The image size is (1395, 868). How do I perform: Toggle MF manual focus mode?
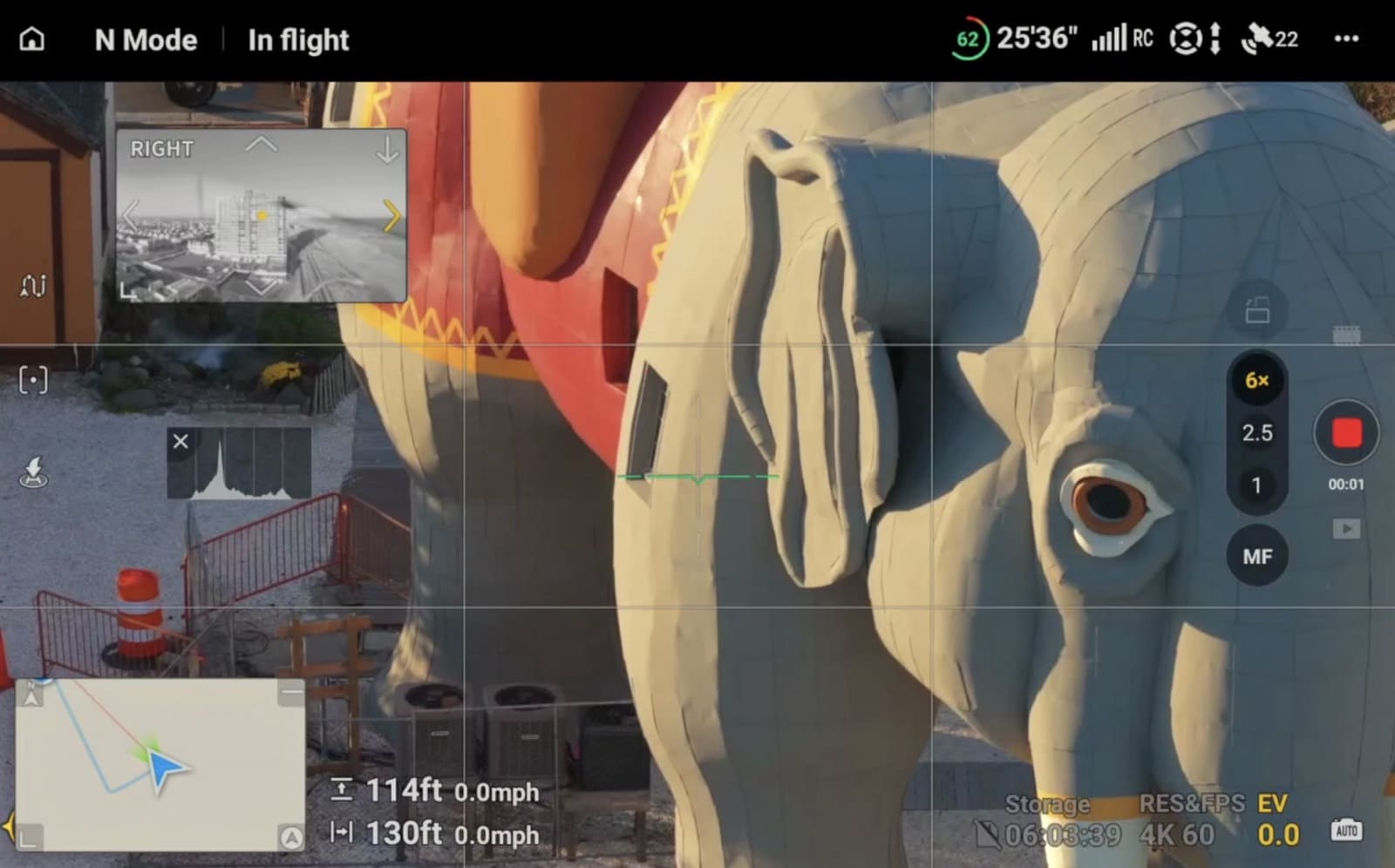click(x=1257, y=555)
